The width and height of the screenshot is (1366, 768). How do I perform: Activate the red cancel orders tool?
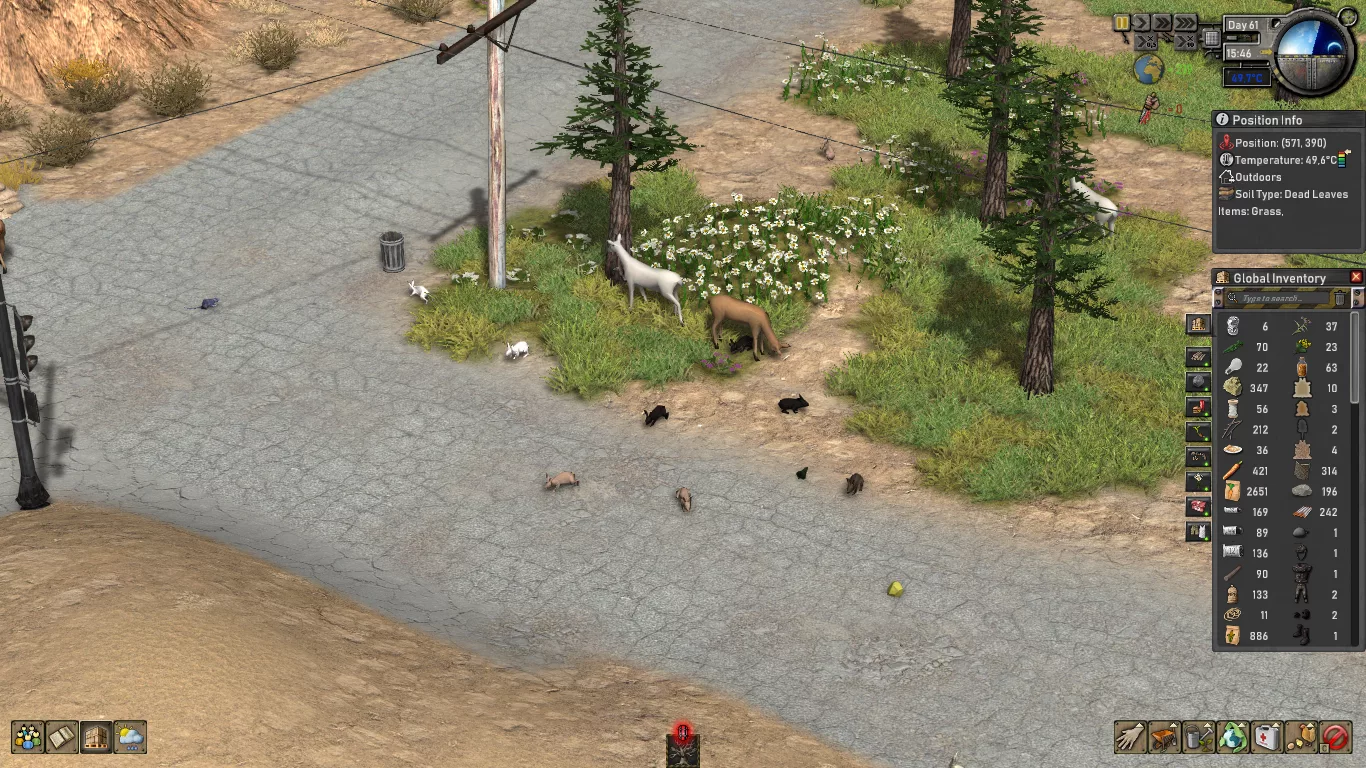pos(1335,737)
